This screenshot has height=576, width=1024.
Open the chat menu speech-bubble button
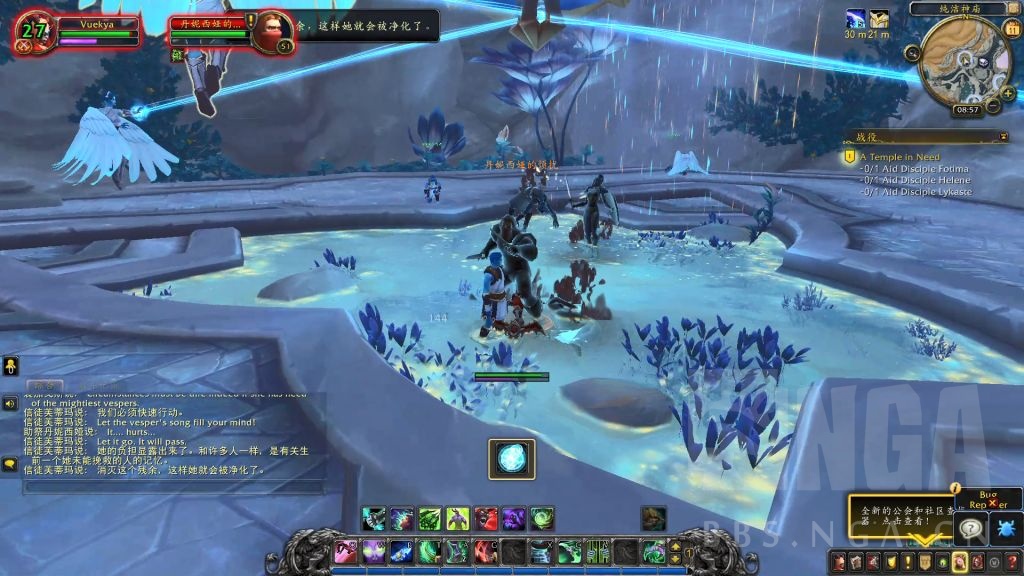pos(10,464)
